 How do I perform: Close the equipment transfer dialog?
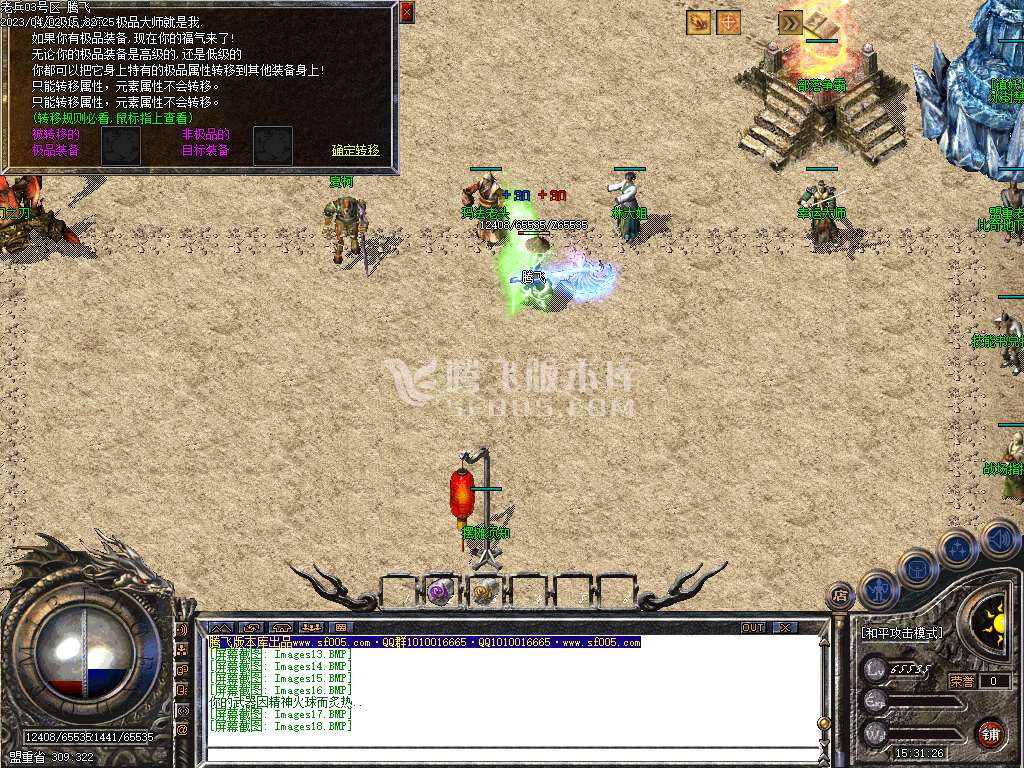click(x=407, y=12)
